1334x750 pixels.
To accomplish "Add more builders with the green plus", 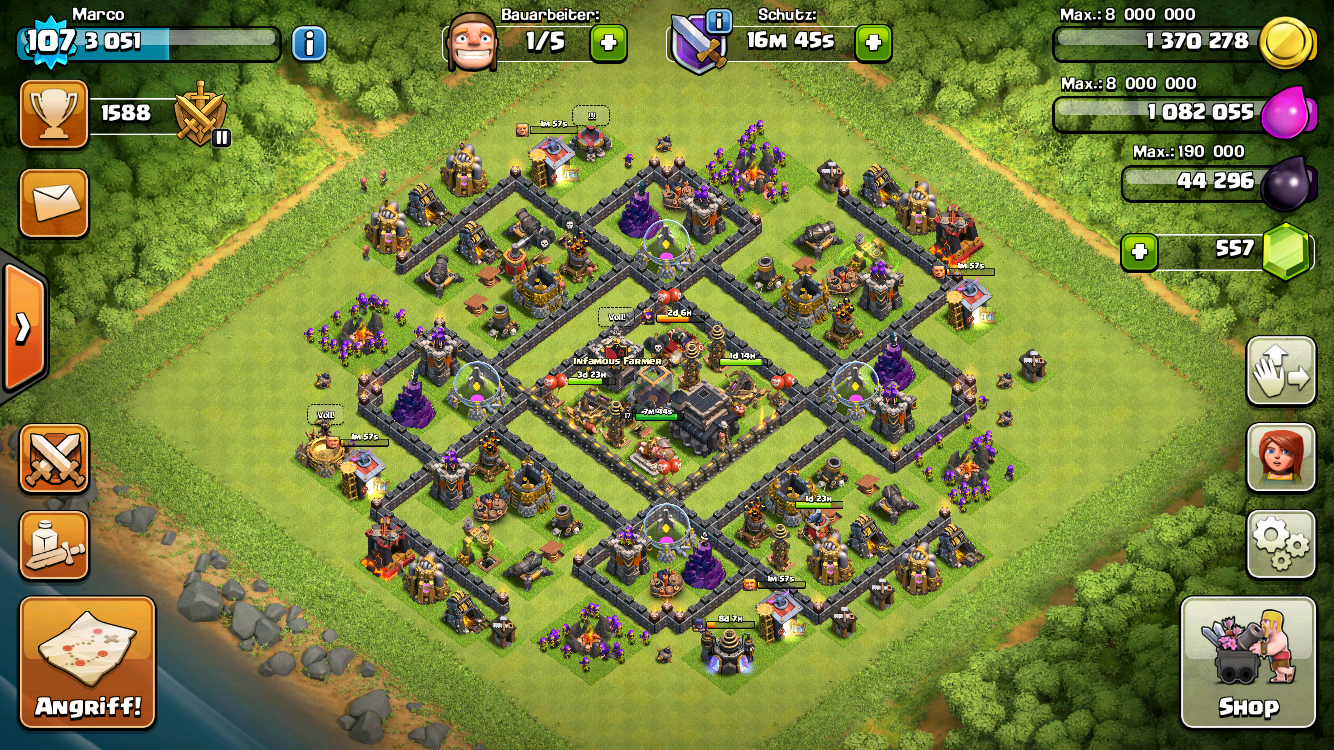I will click(608, 43).
